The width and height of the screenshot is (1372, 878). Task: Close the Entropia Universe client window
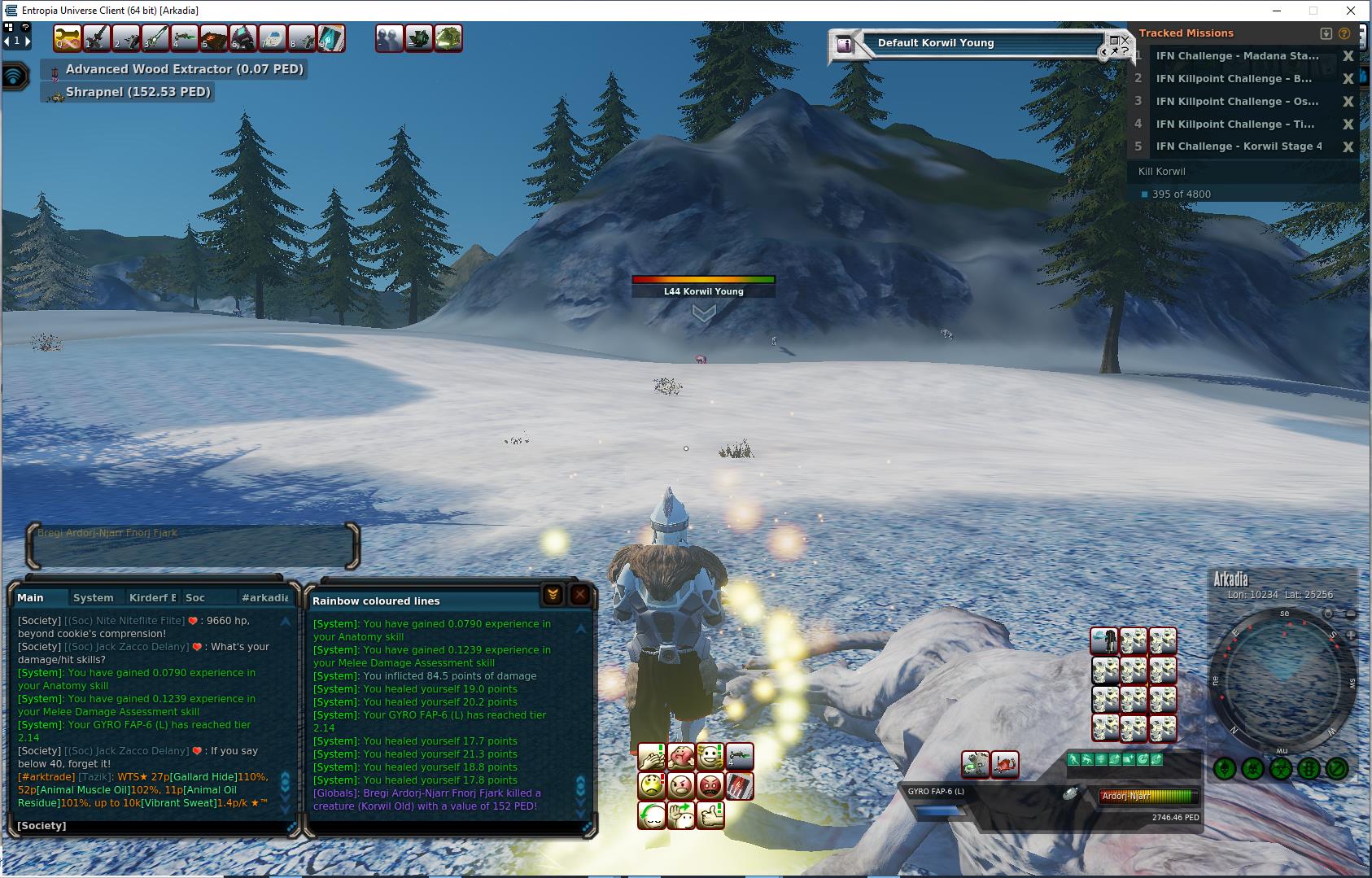click(1352, 11)
